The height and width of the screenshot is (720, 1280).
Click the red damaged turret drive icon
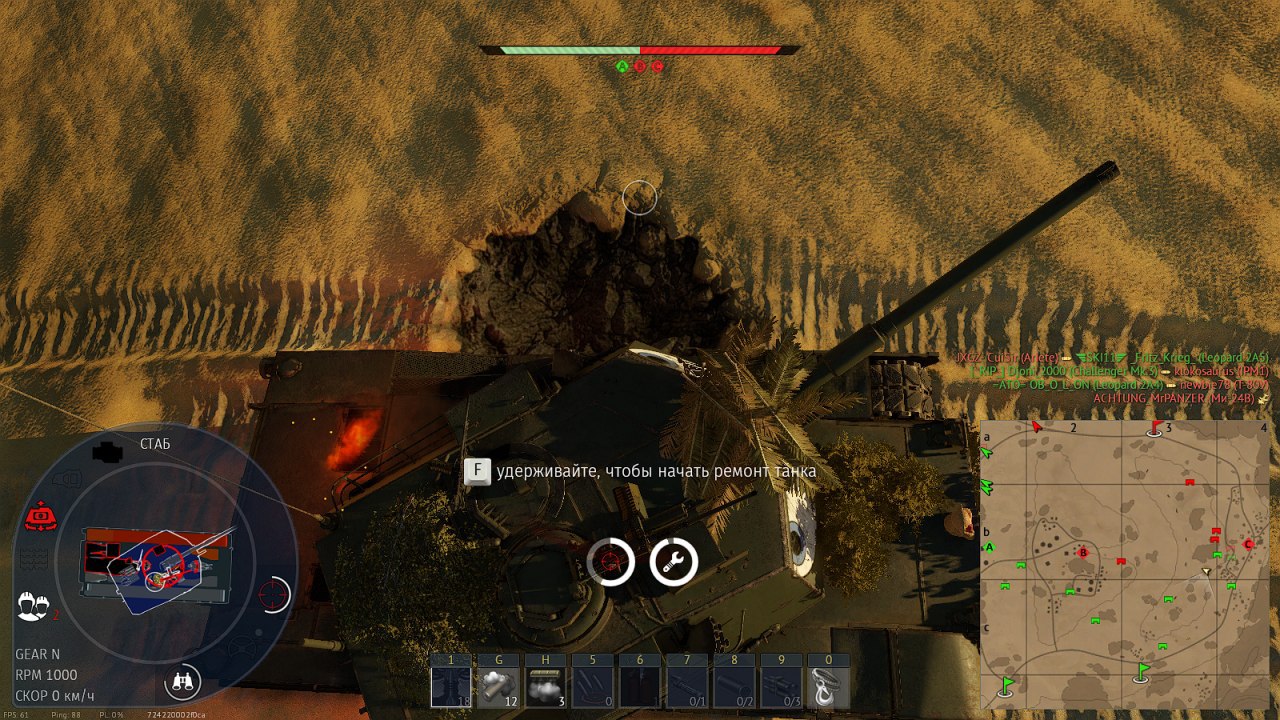39,517
